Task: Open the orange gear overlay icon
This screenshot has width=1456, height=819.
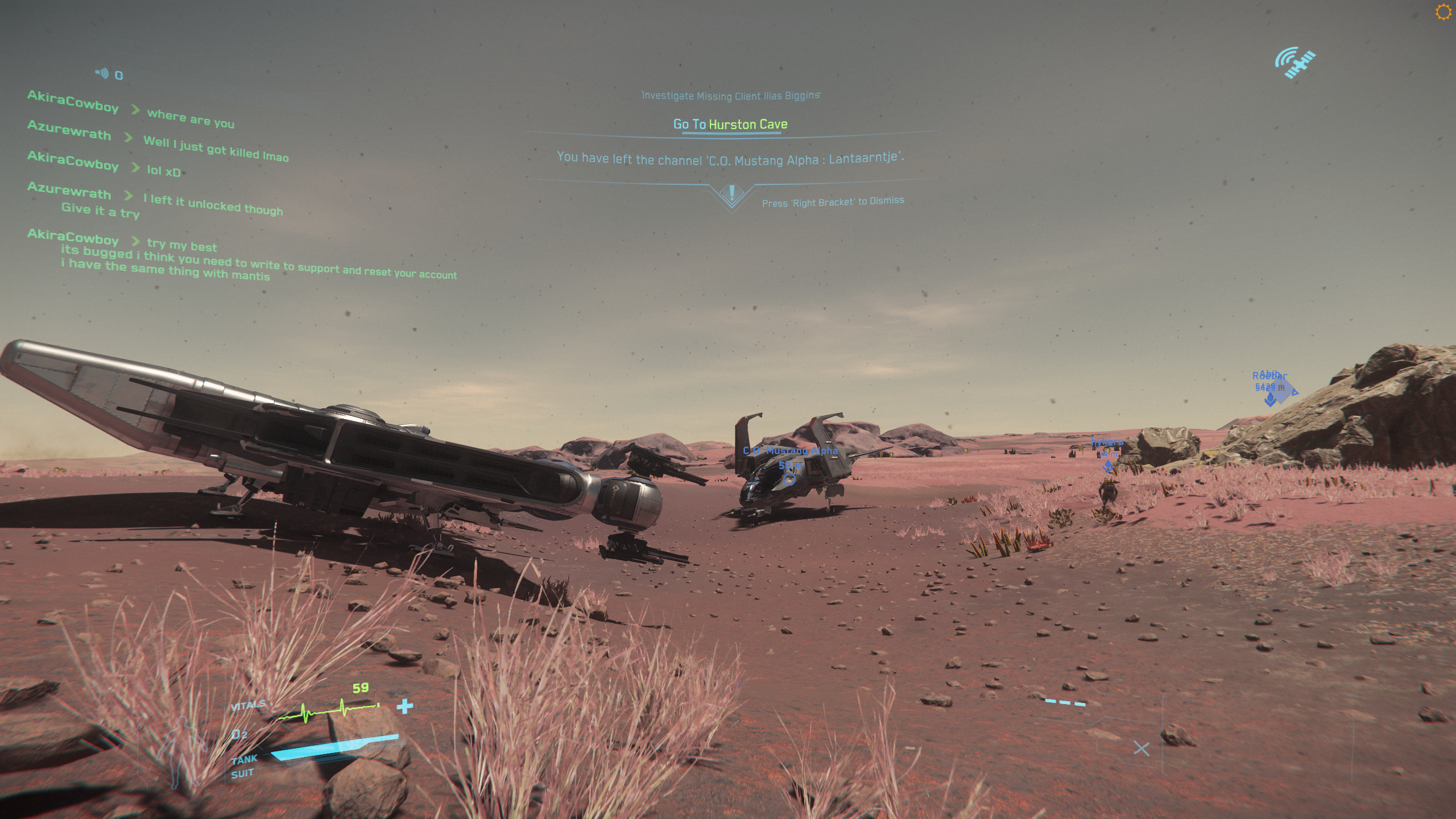Action: (1443, 13)
